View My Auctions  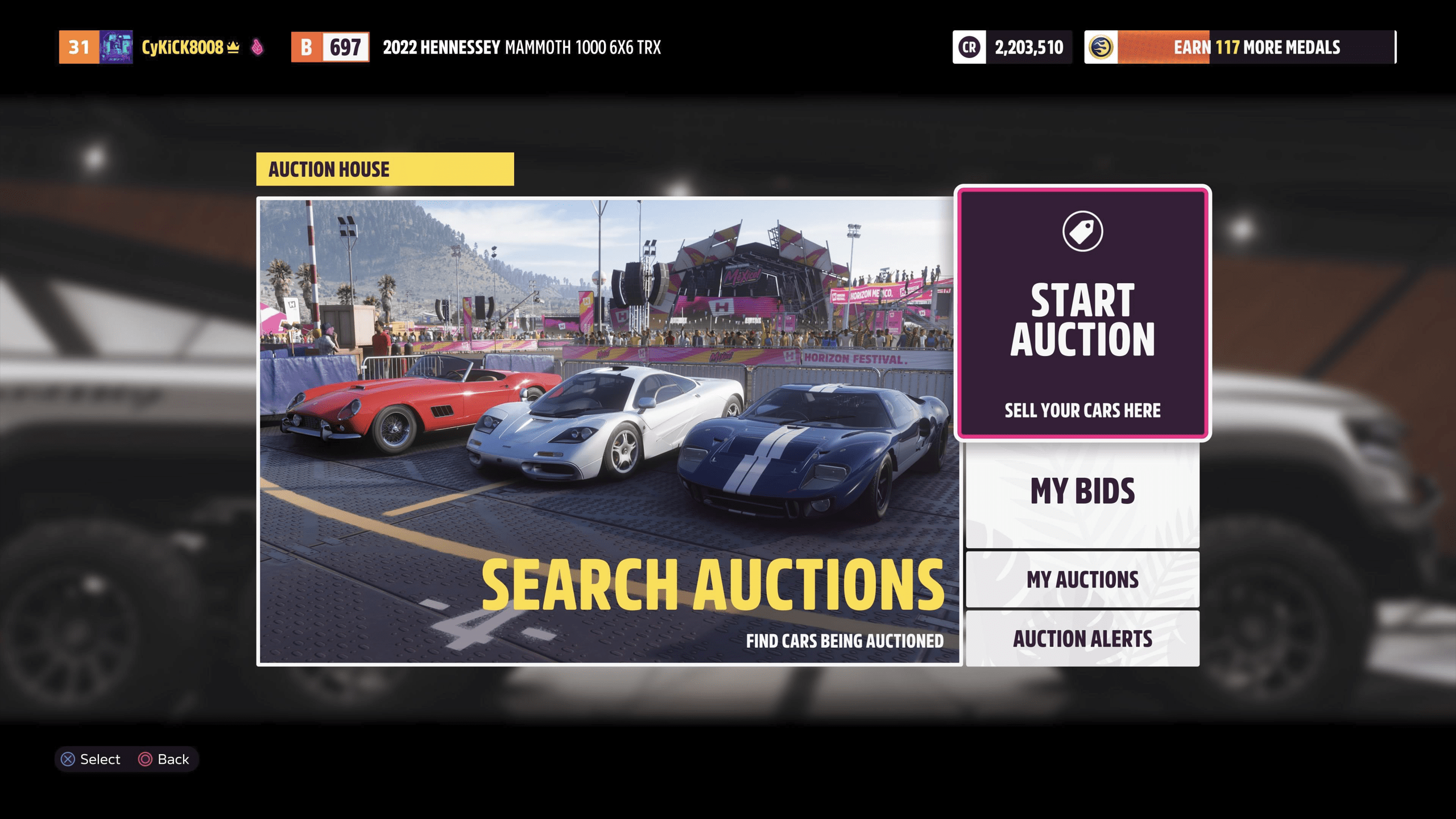tap(1081, 578)
